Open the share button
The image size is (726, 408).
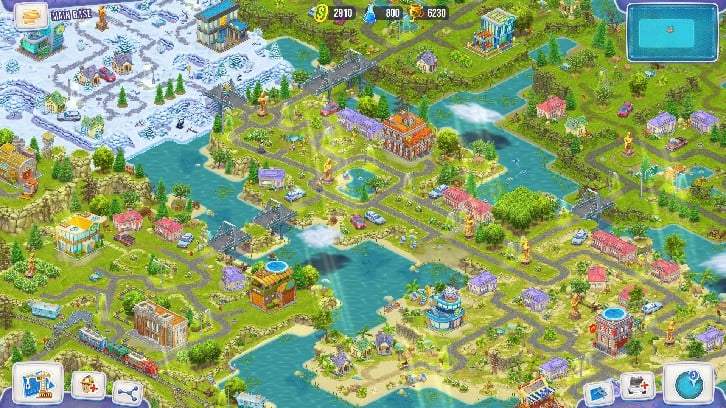pyautogui.click(x=125, y=391)
